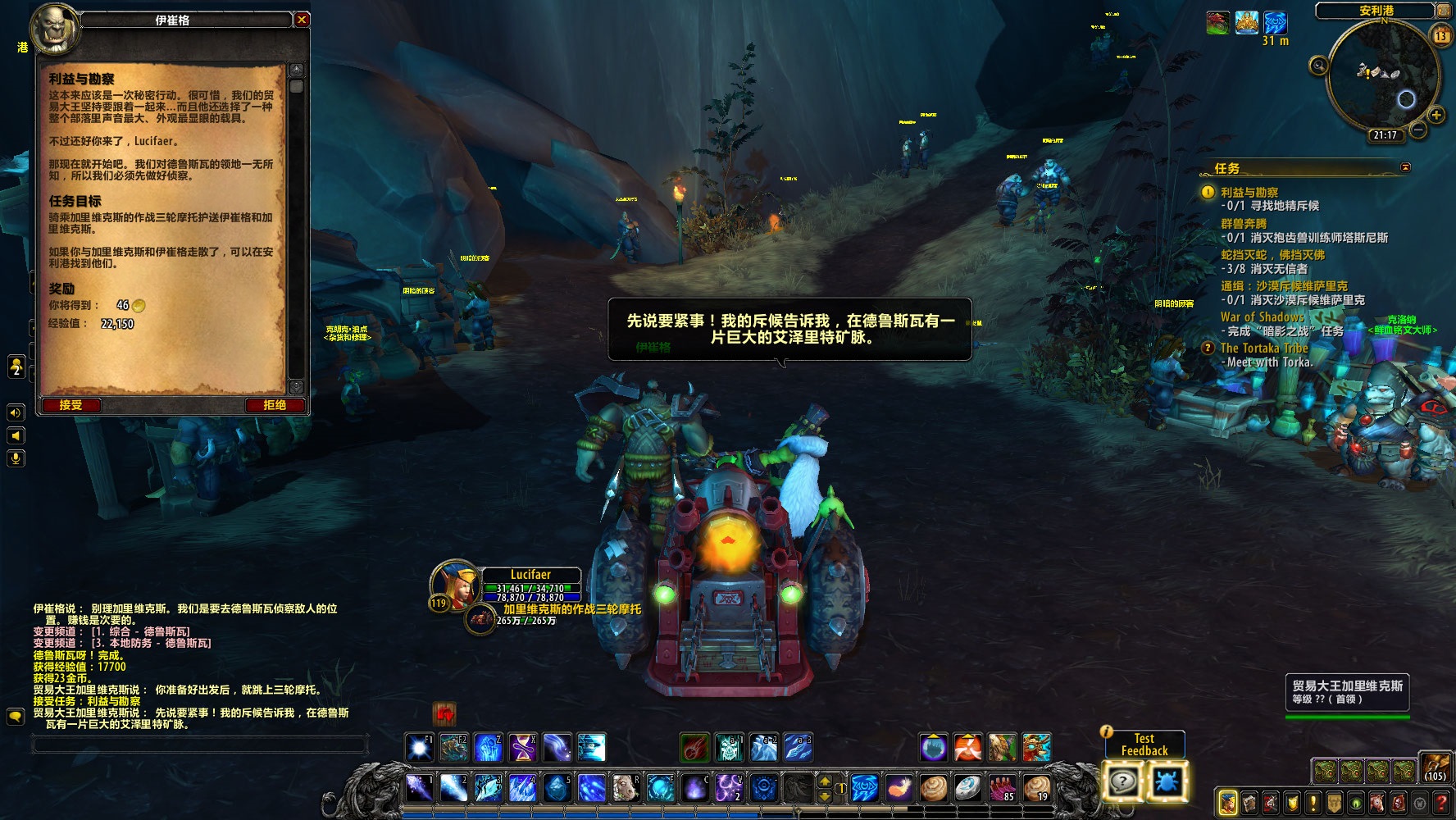Open the Test Feedback question bubble button
The height and width of the screenshot is (820, 1456).
pos(1122,781)
